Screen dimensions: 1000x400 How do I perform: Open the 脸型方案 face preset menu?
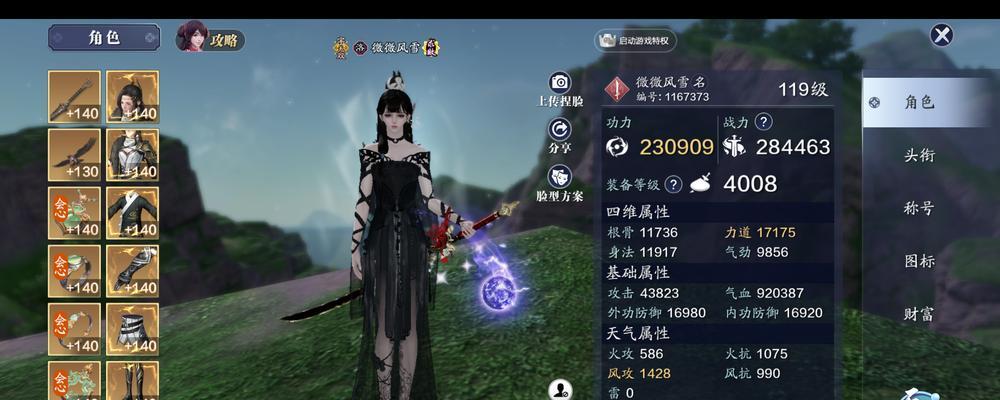tap(560, 182)
